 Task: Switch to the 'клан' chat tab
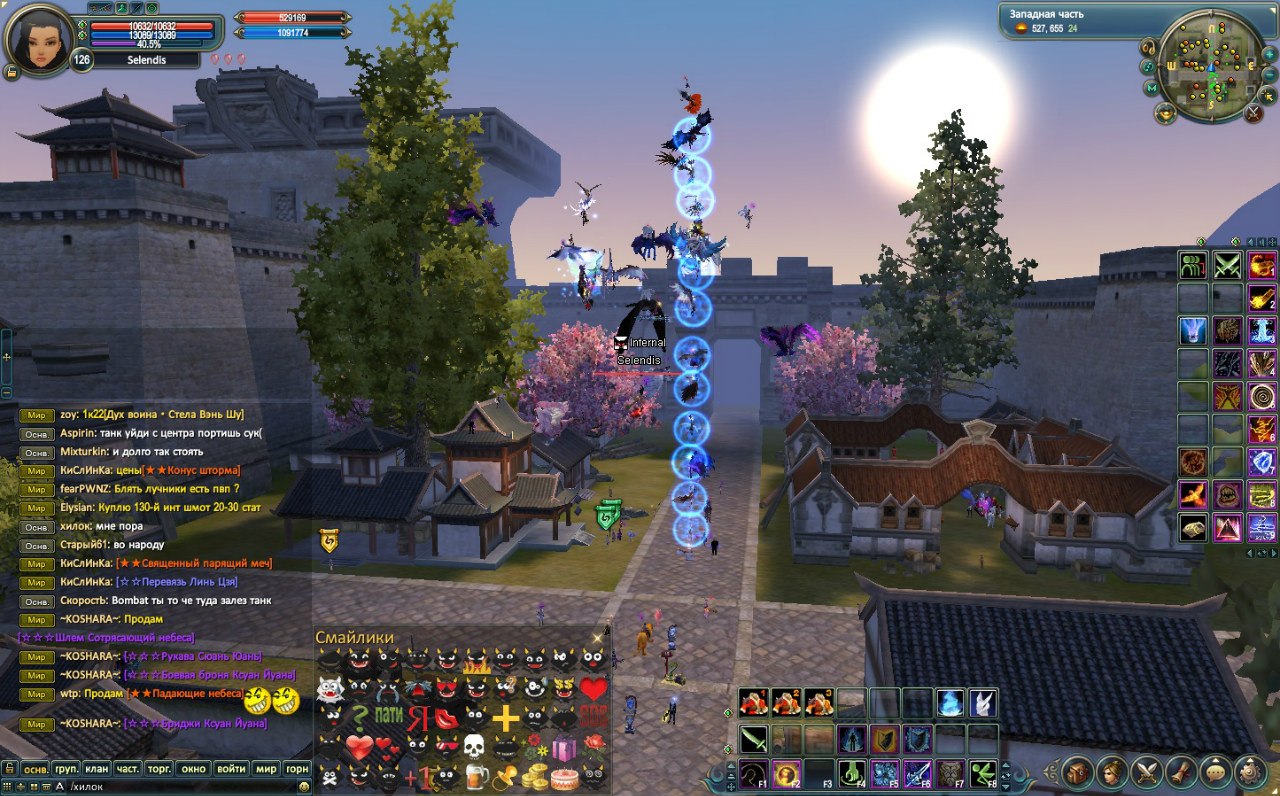coord(96,769)
